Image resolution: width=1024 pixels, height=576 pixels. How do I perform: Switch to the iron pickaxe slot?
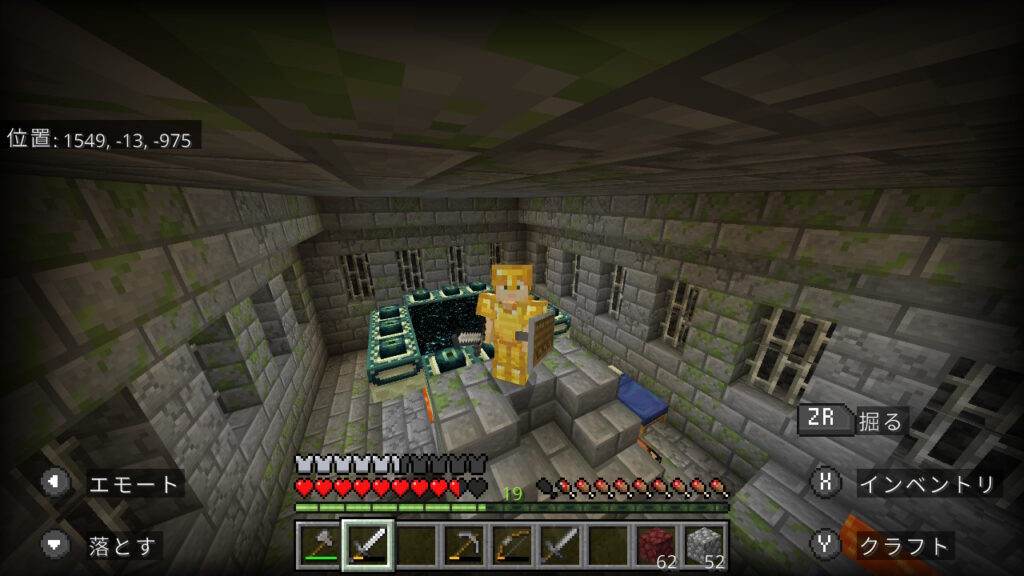pos(464,545)
